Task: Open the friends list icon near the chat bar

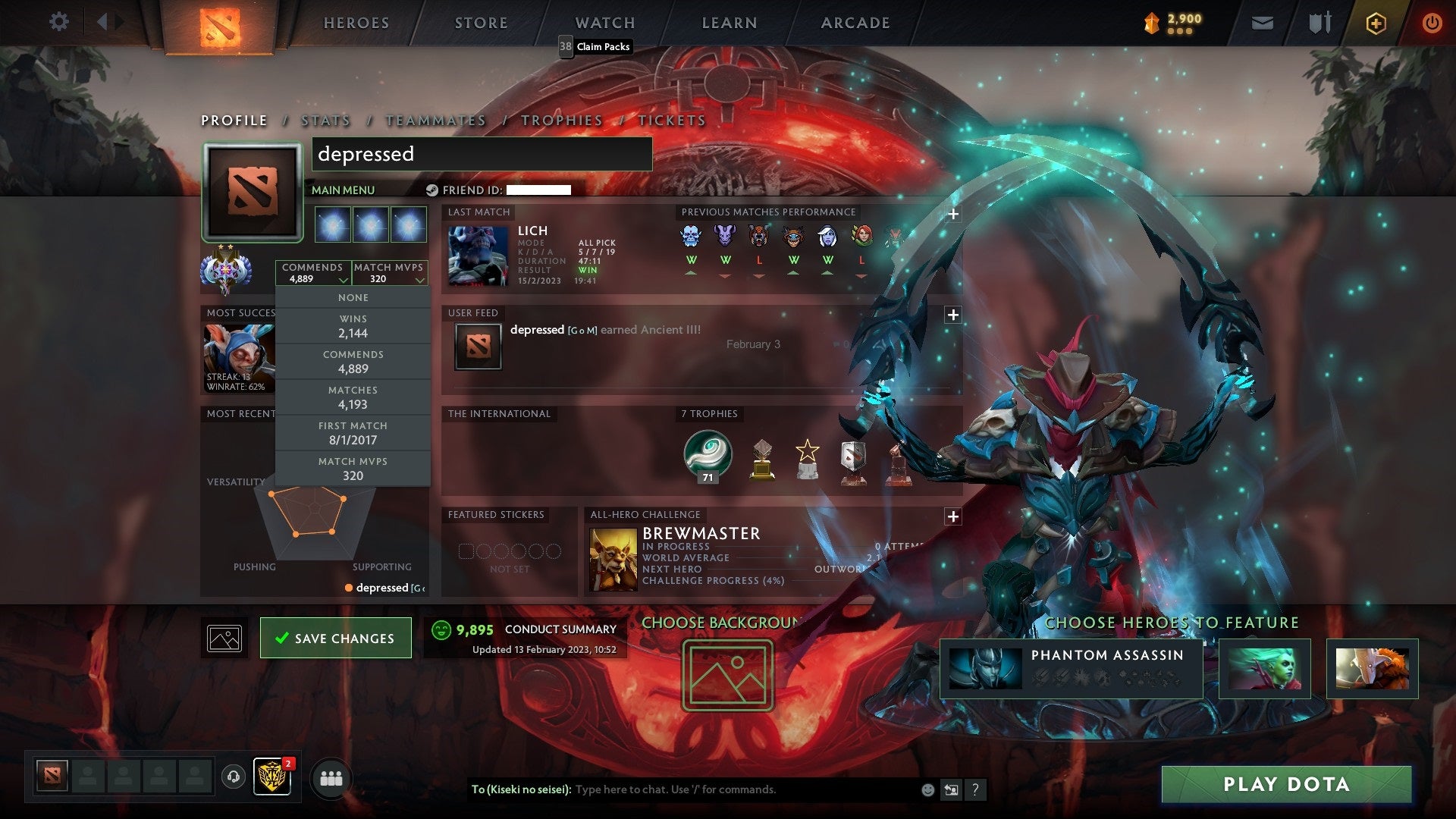Action: click(x=331, y=778)
